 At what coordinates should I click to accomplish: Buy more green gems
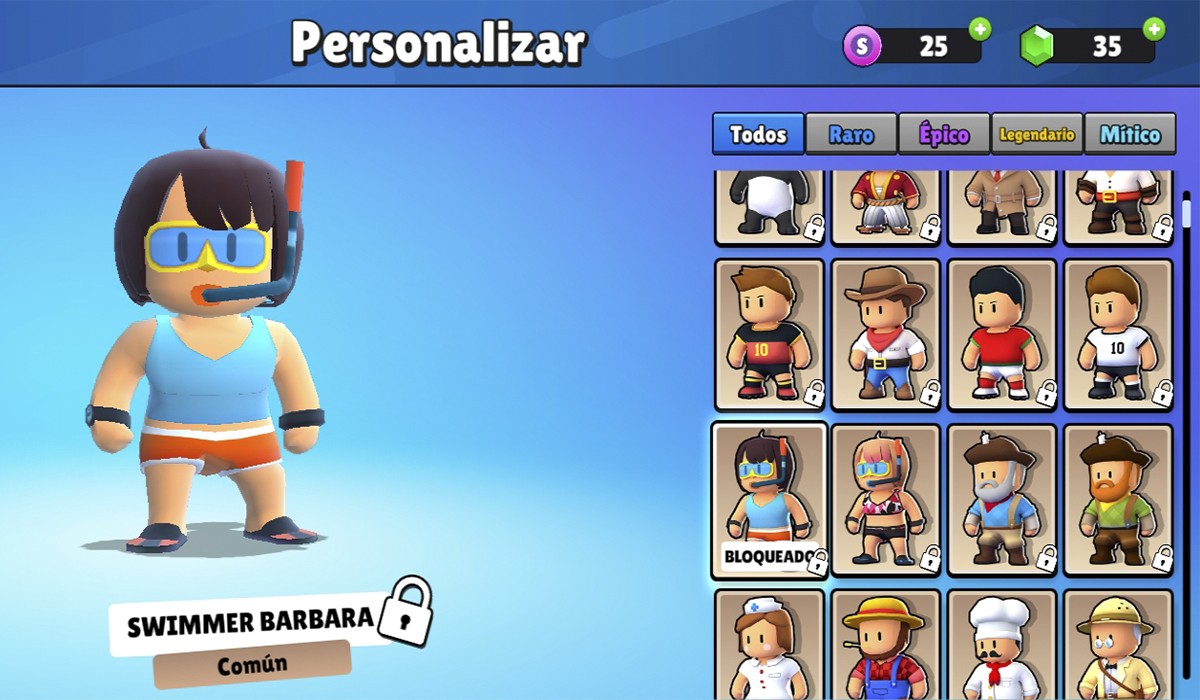coord(1154,29)
